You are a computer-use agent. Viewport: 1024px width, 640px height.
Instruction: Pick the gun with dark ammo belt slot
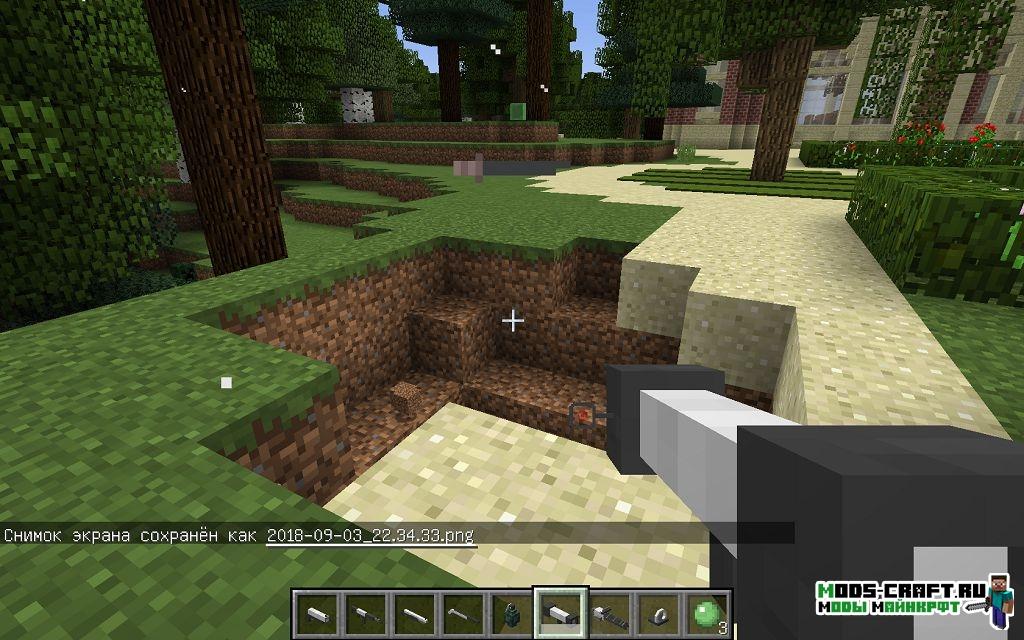click(x=609, y=611)
